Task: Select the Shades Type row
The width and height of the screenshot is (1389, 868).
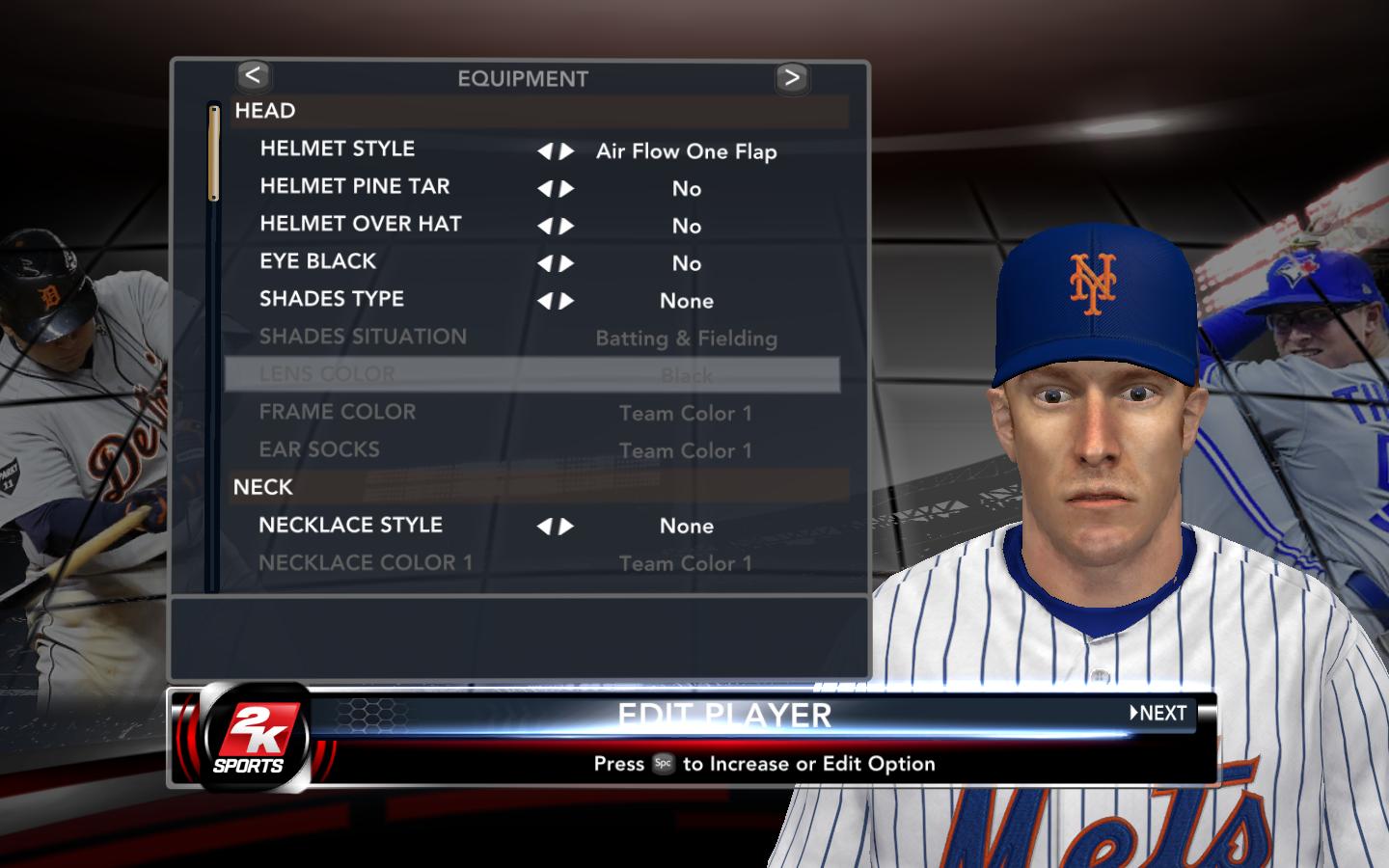Action: point(331,300)
